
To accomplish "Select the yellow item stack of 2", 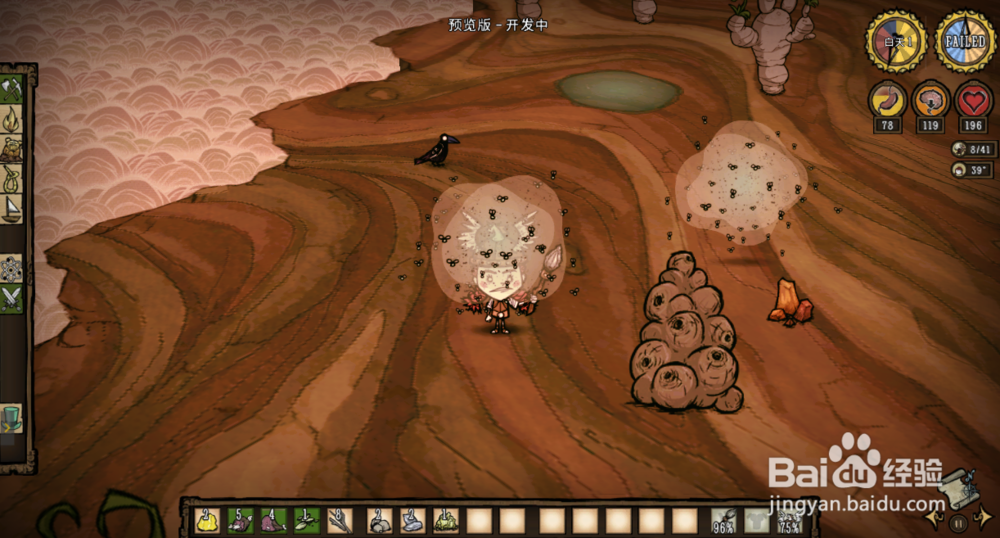I will [x=208, y=520].
